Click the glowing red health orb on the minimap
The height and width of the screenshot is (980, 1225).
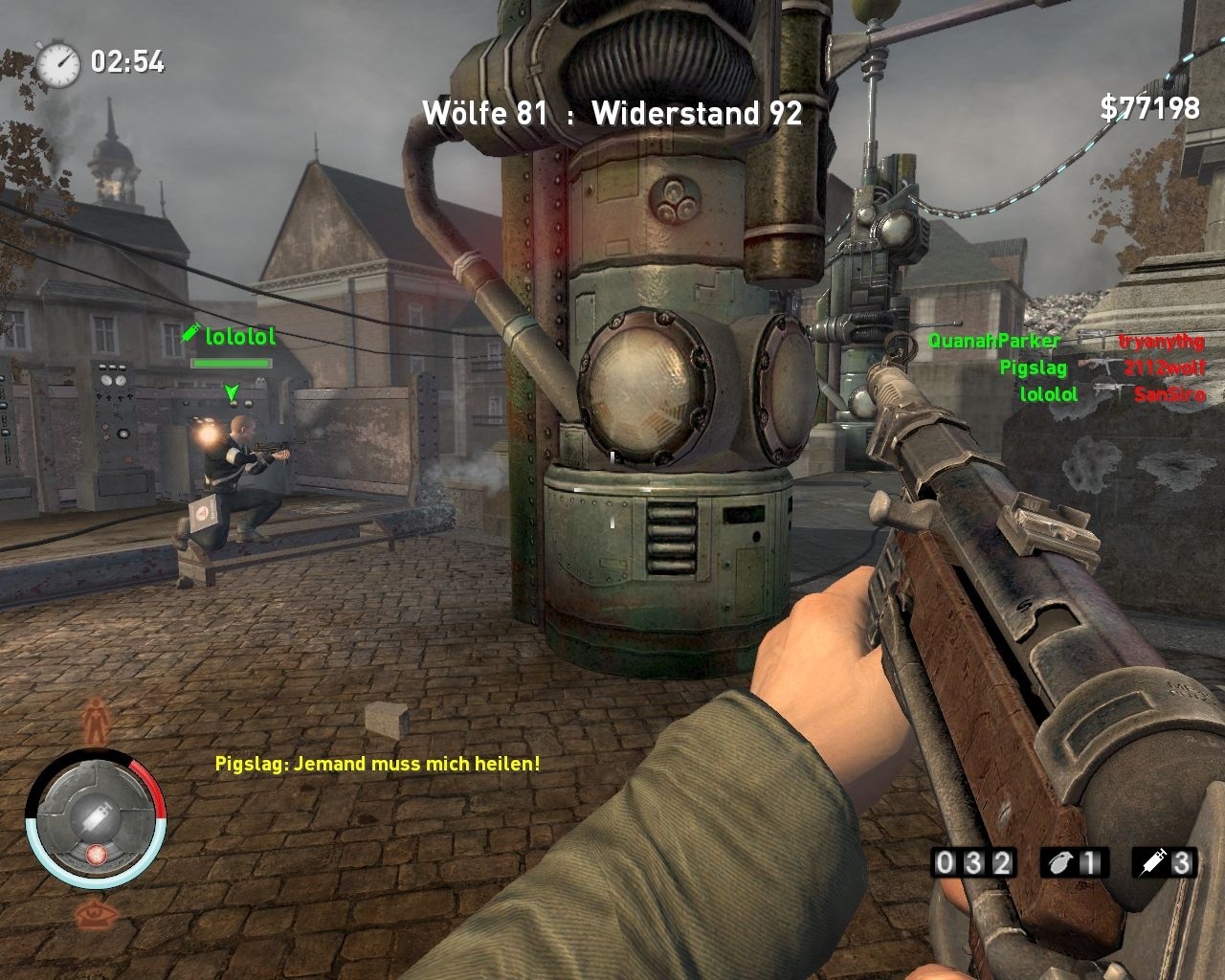click(x=95, y=857)
